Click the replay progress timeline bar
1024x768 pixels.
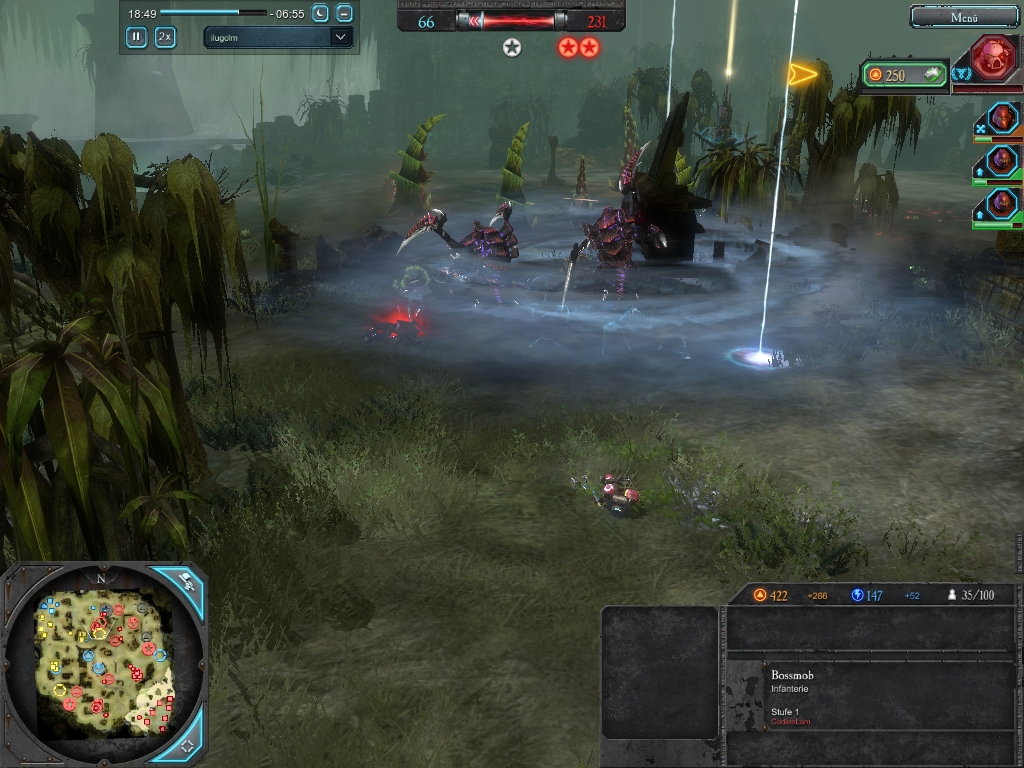pyautogui.click(x=213, y=13)
